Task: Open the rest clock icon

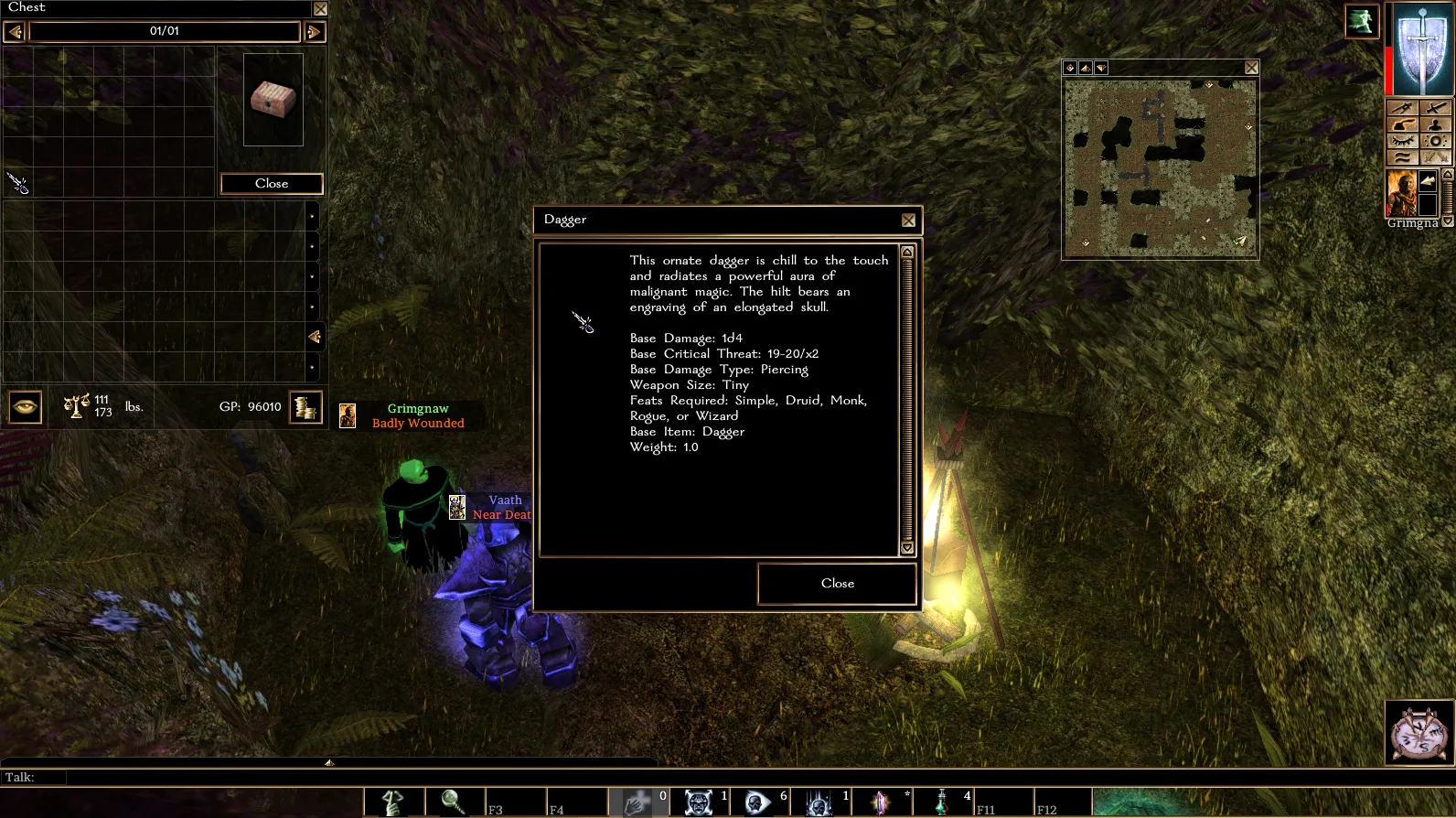Action: click(x=1419, y=733)
